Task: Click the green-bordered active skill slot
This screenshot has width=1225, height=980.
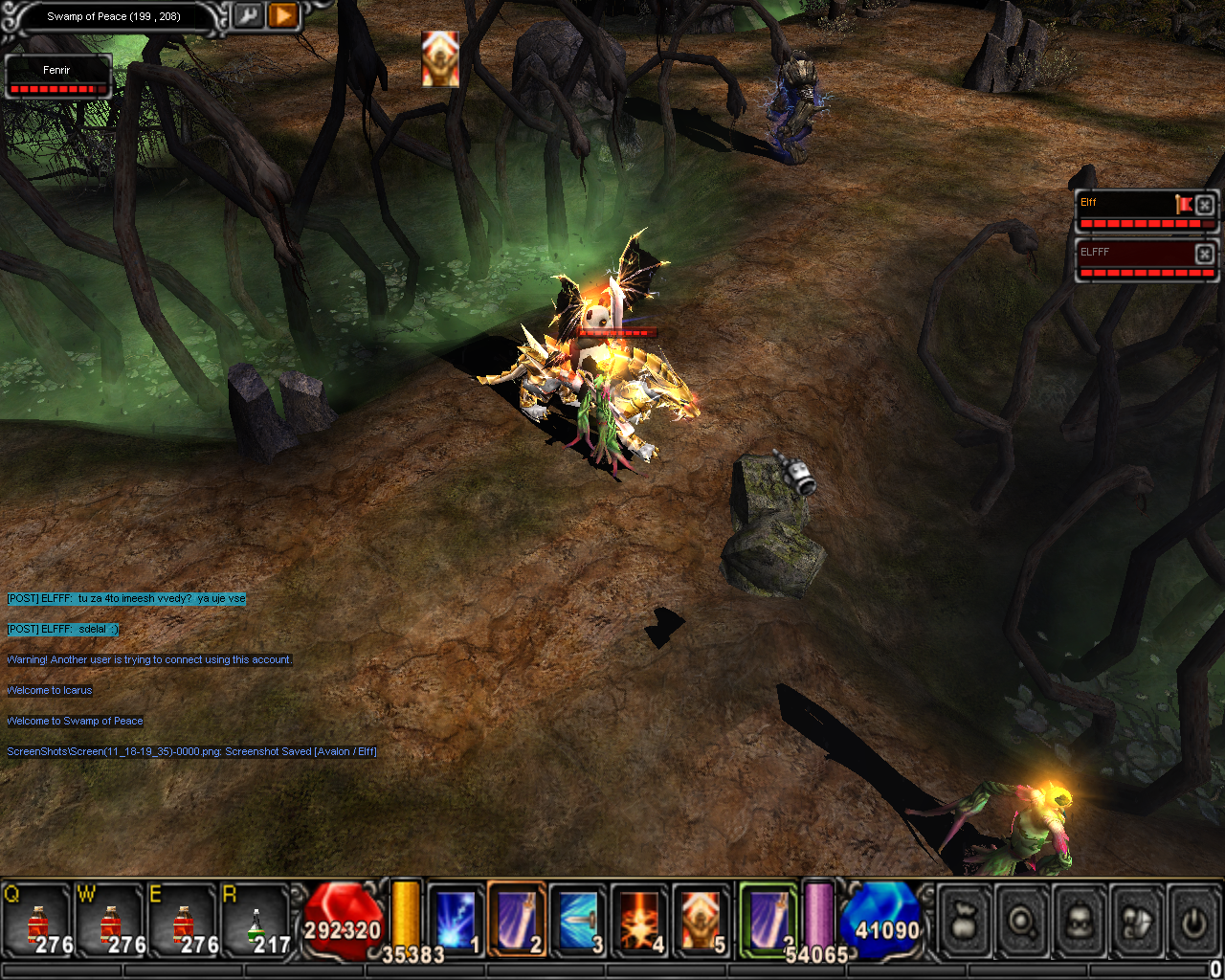Action: tap(768, 920)
